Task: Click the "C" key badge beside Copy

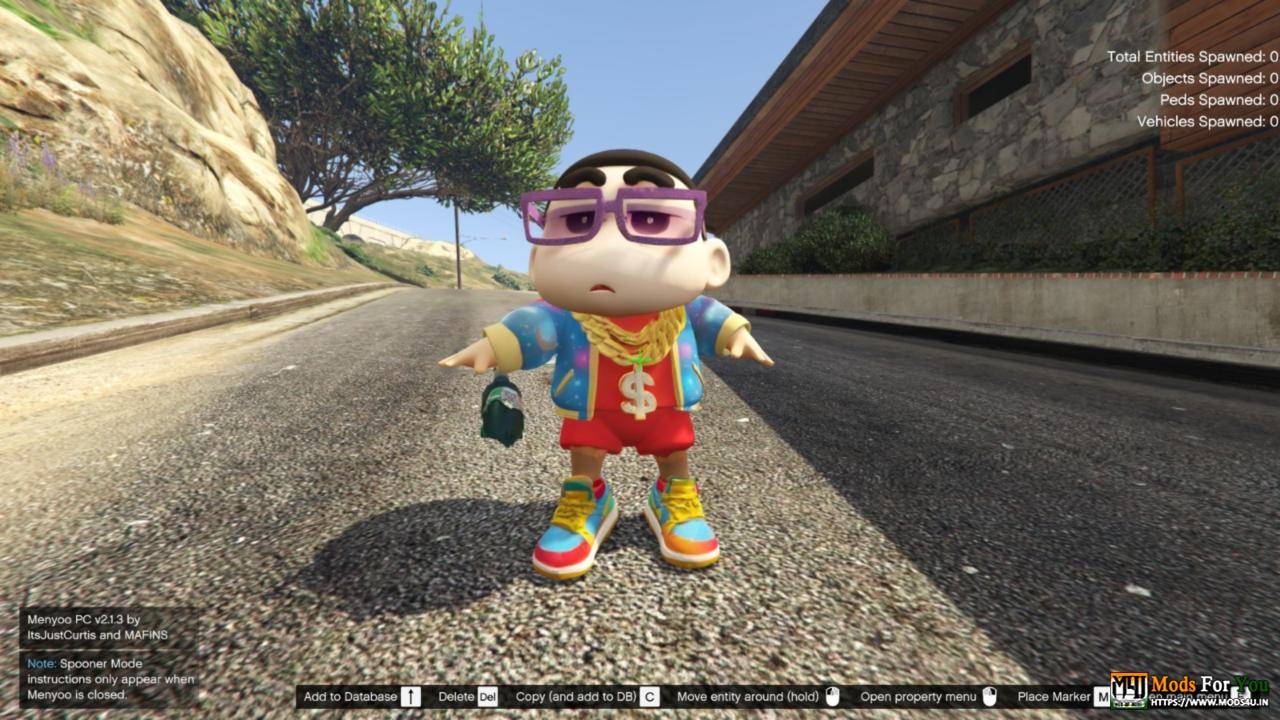Action: 650,696
